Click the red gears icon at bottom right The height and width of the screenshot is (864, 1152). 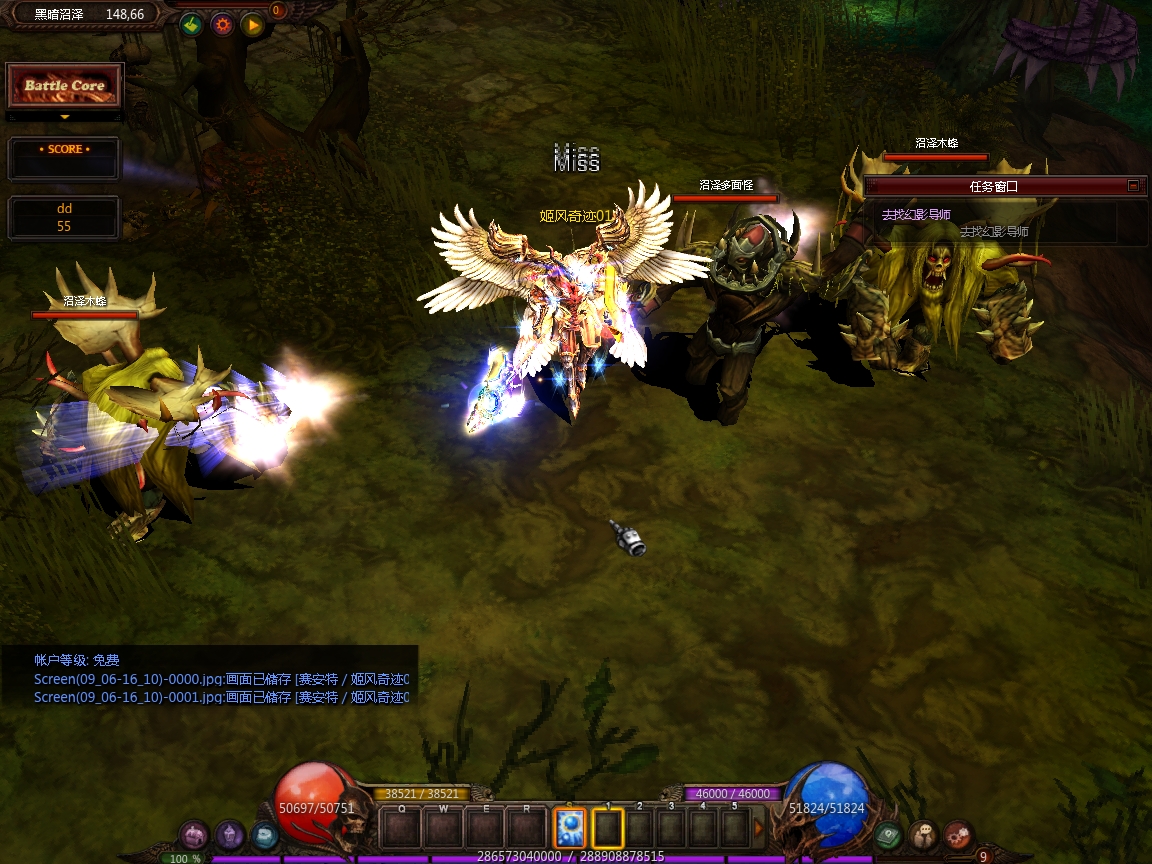point(958,835)
